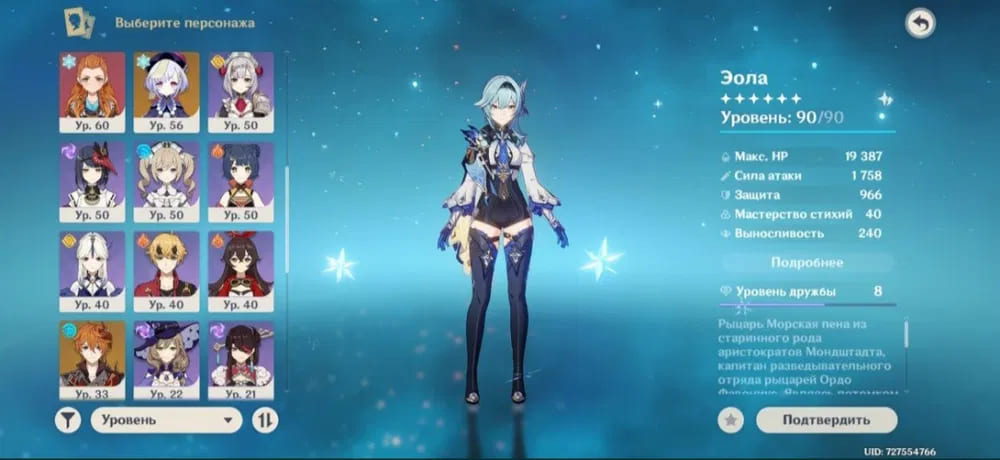Viewport: 1000px width, 460px height.
Task: Open the character filter funnel button
Action: tap(68, 420)
